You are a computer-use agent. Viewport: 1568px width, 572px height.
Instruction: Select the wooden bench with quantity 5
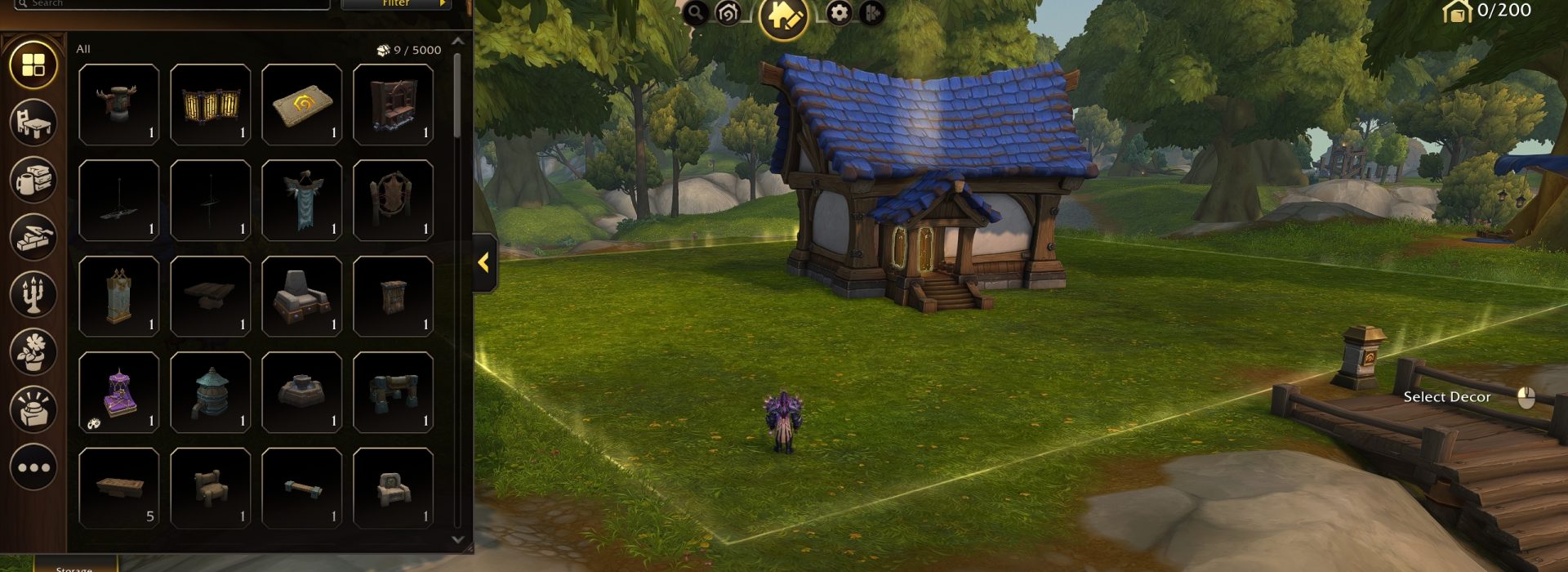(x=119, y=488)
